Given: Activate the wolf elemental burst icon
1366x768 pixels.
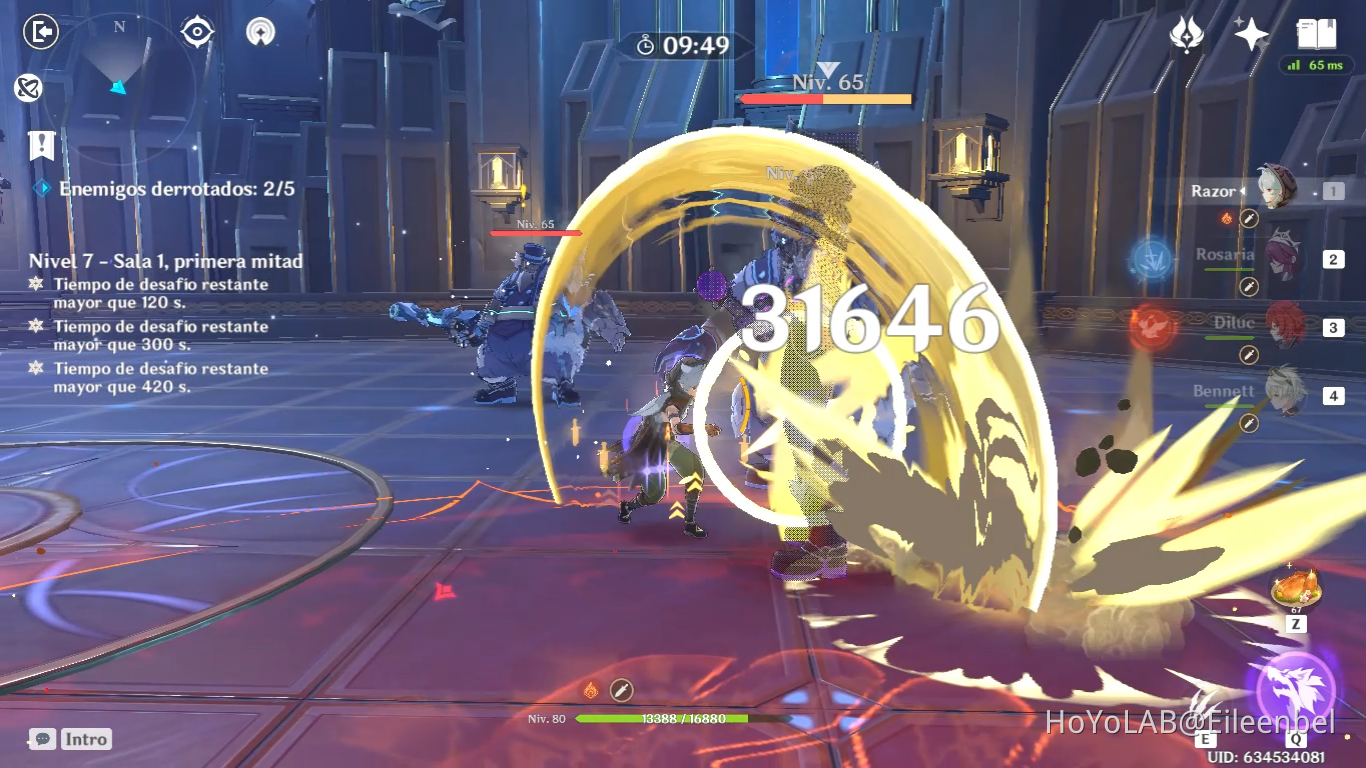Looking at the screenshot, I should [1296, 686].
